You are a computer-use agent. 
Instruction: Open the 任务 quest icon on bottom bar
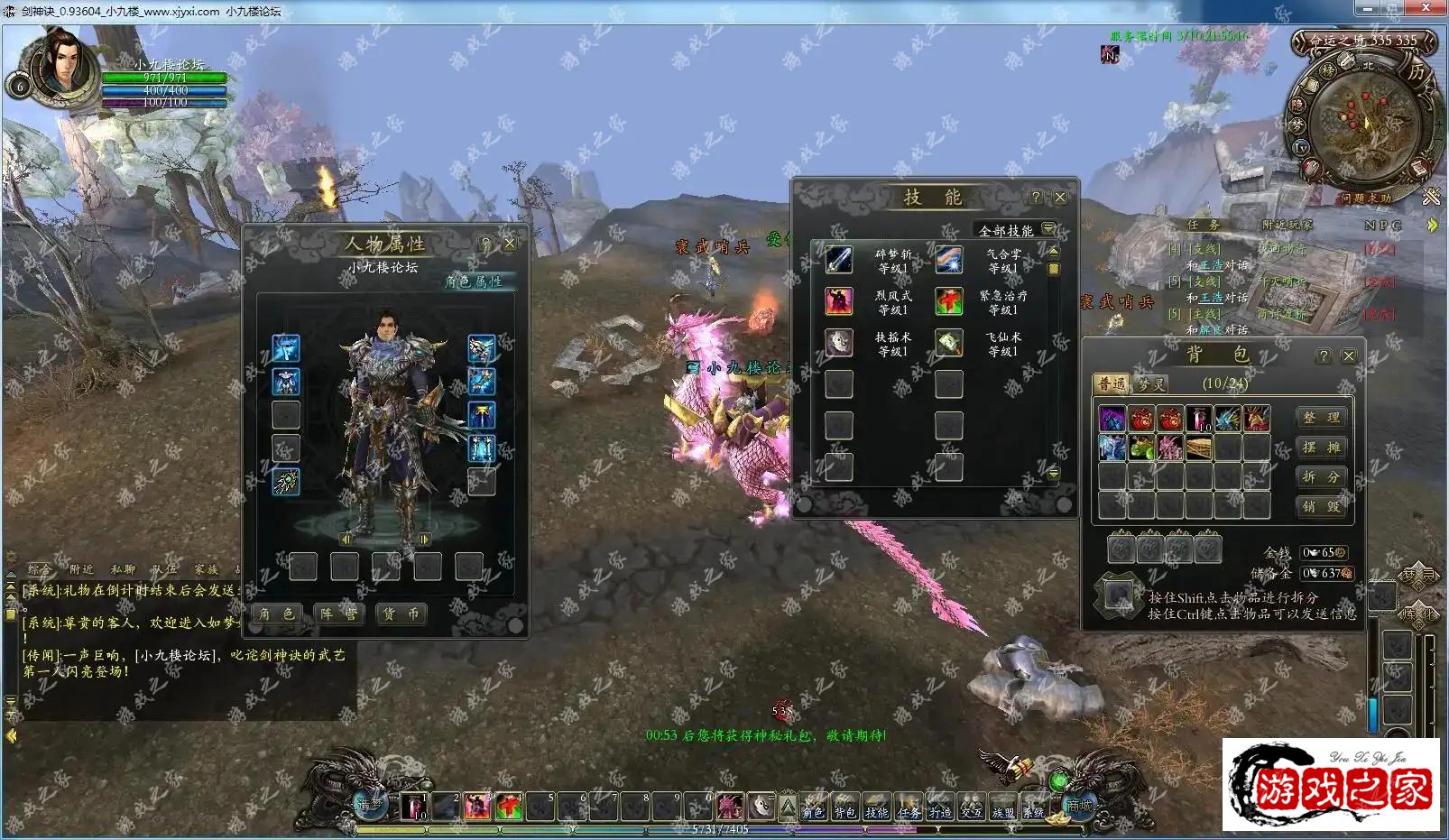pos(909,809)
